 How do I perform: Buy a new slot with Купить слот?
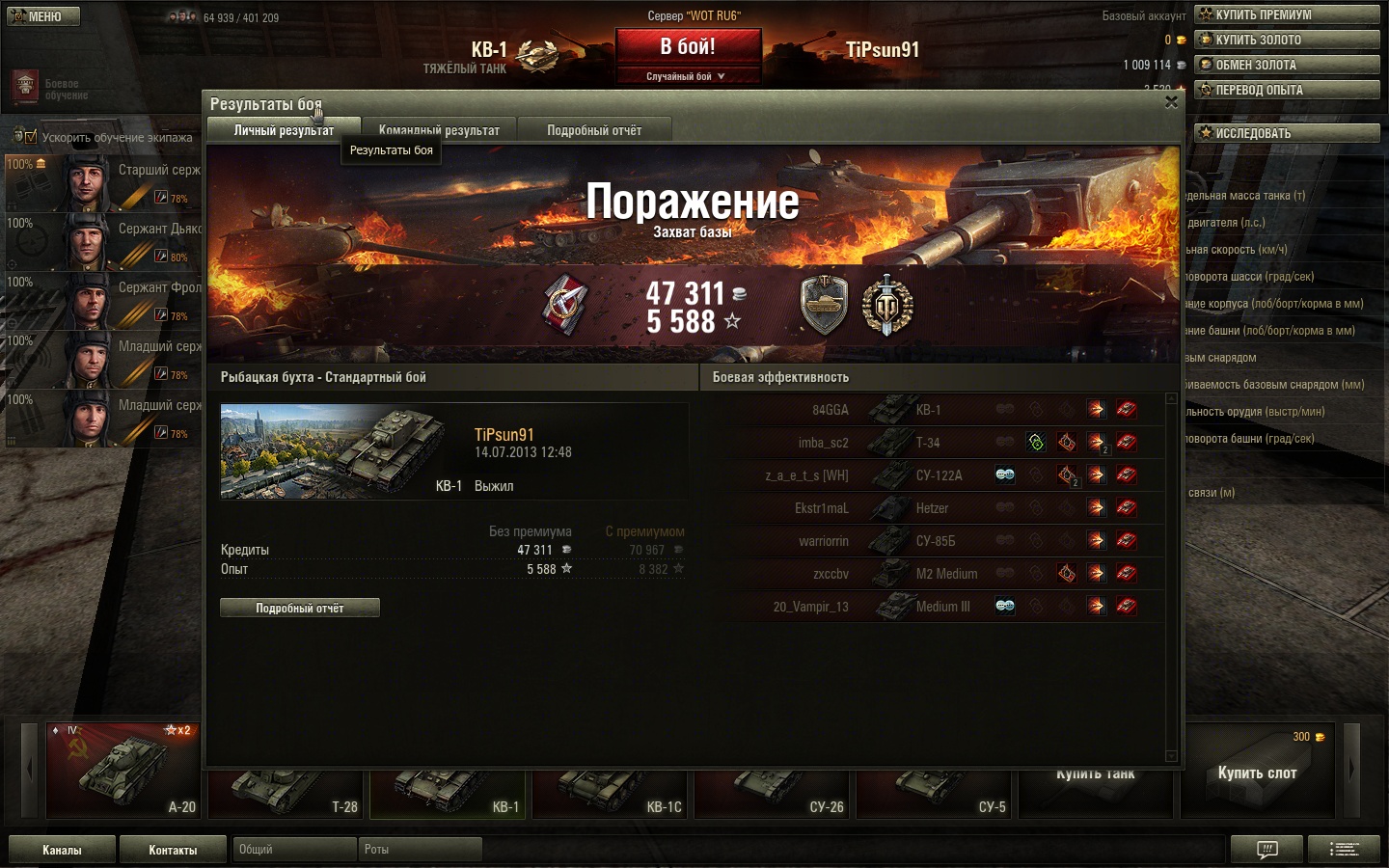1257,772
